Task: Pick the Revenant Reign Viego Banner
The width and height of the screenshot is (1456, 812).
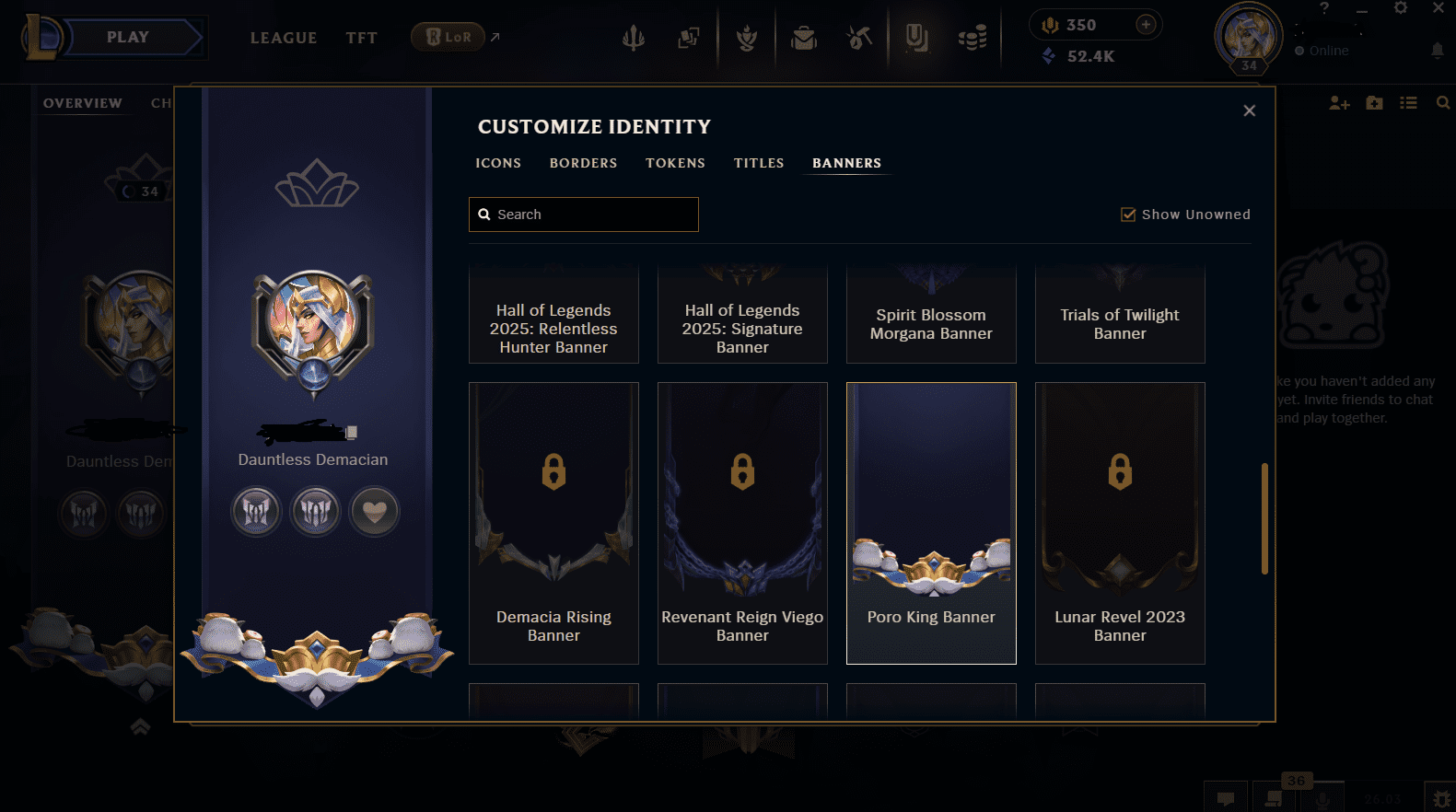Action: pos(742,522)
